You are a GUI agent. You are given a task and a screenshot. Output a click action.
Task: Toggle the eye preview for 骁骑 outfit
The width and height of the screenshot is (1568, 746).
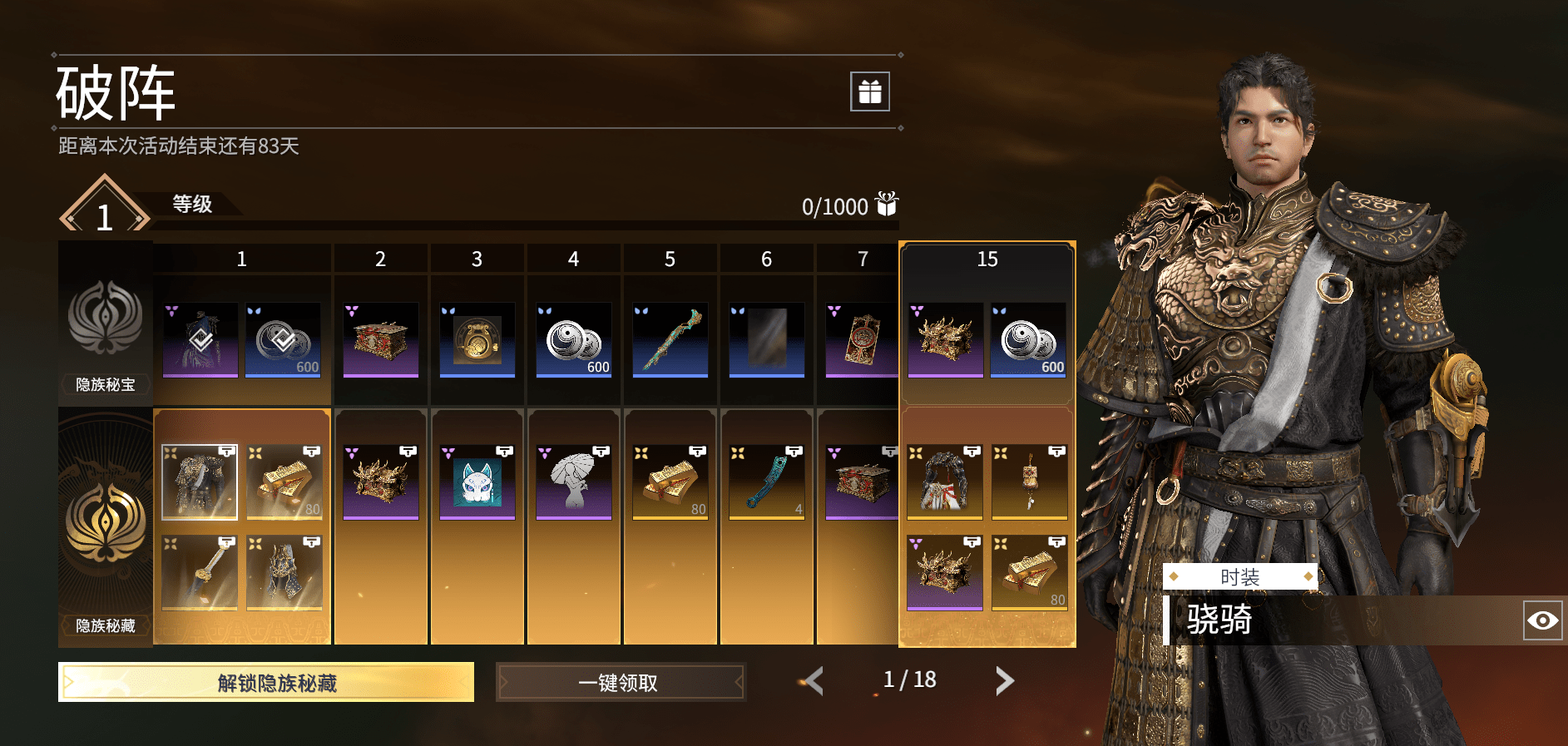(1542, 620)
